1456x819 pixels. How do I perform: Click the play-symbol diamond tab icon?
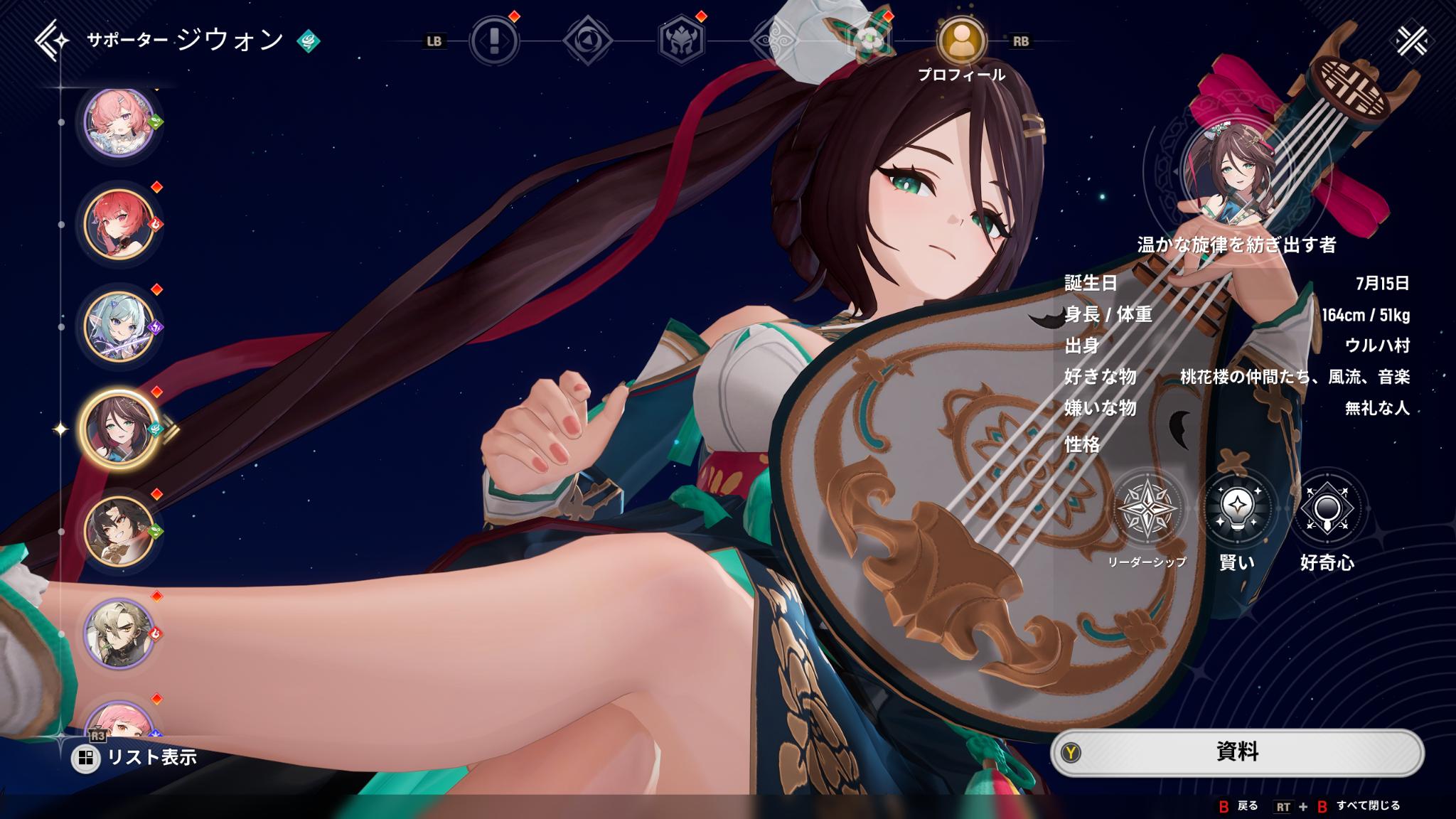589,41
